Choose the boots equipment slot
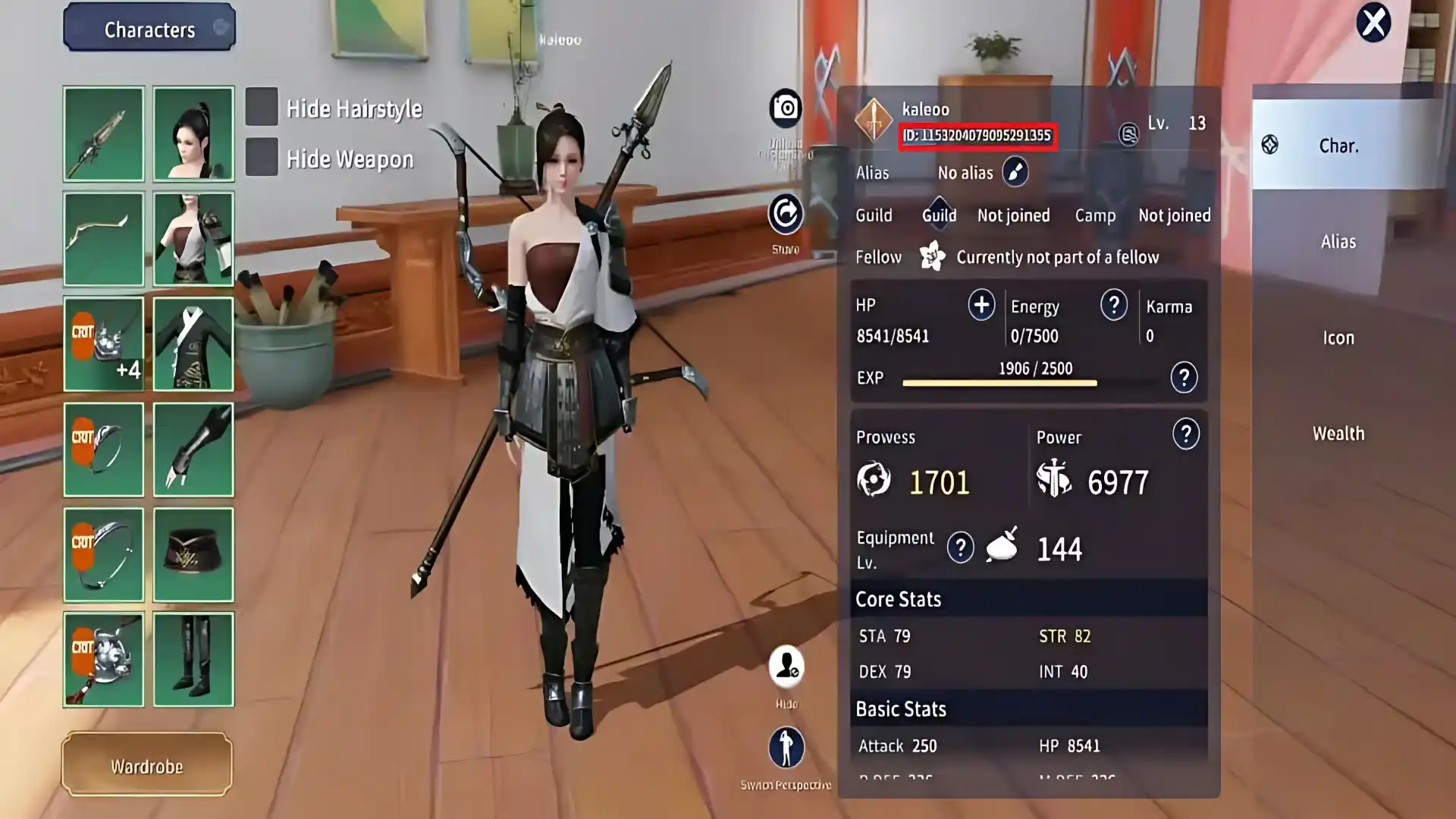 pyautogui.click(x=193, y=659)
